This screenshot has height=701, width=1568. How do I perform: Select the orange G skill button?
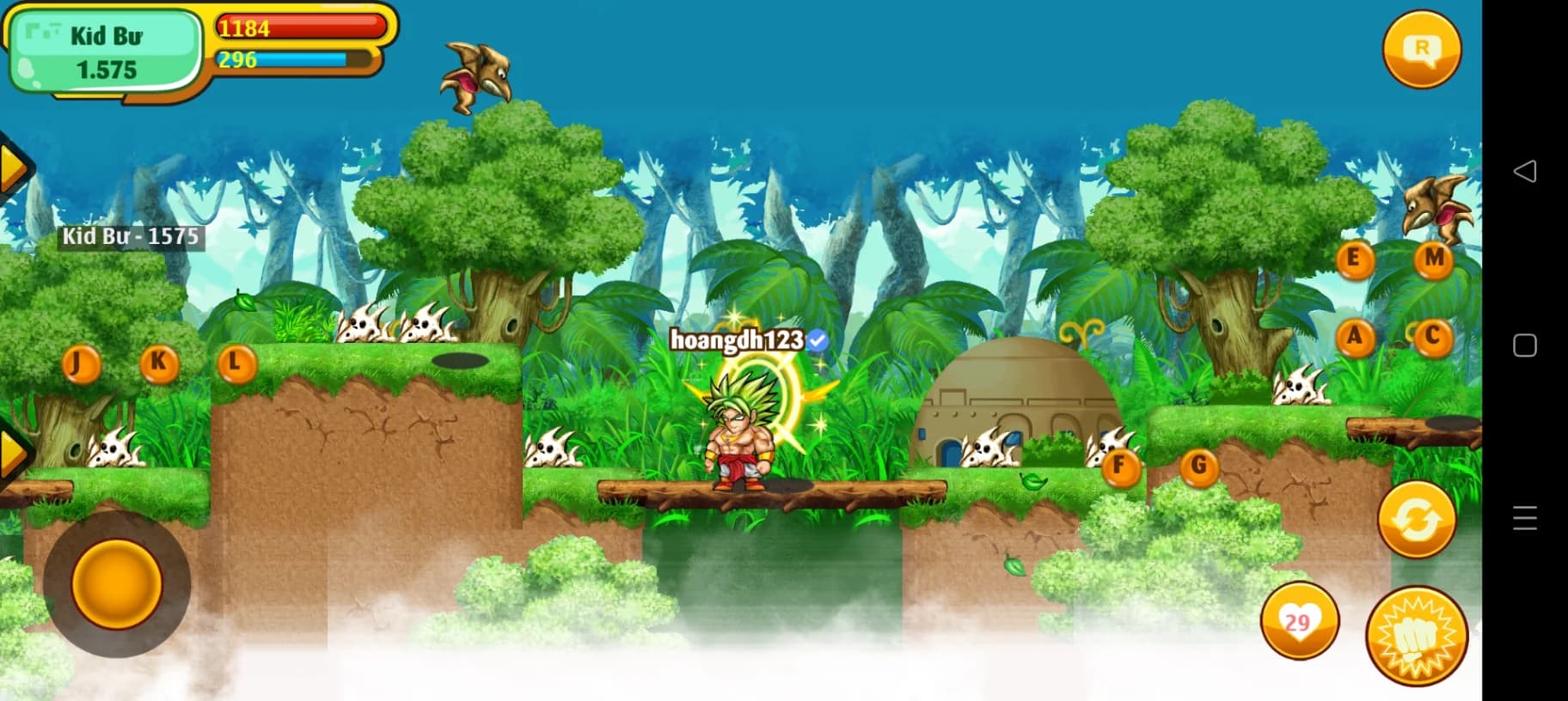pos(1199,467)
